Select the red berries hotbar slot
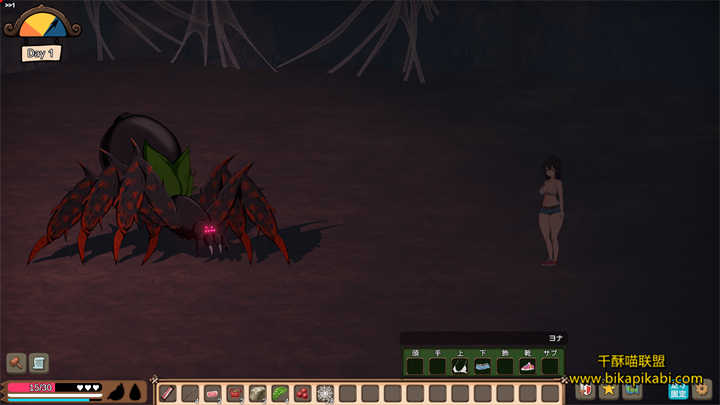The height and width of the screenshot is (405, 720). 302,393
